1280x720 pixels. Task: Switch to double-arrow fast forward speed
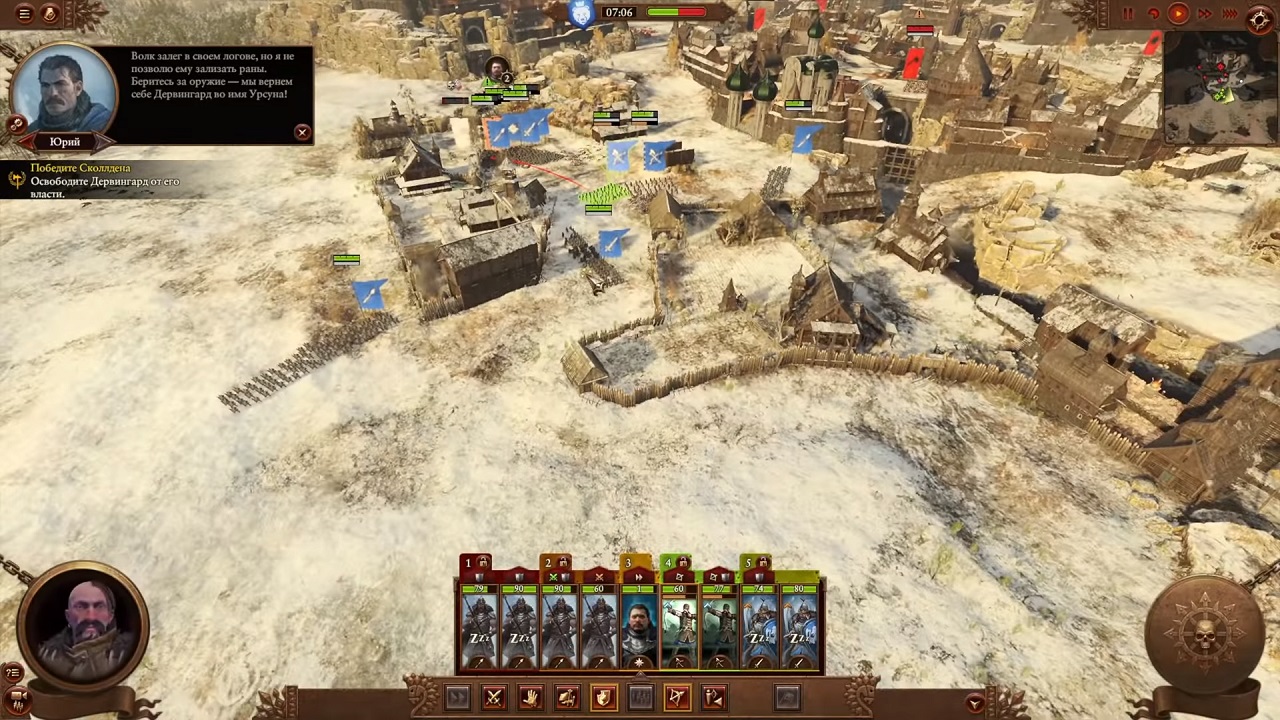click(x=1204, y=14)
